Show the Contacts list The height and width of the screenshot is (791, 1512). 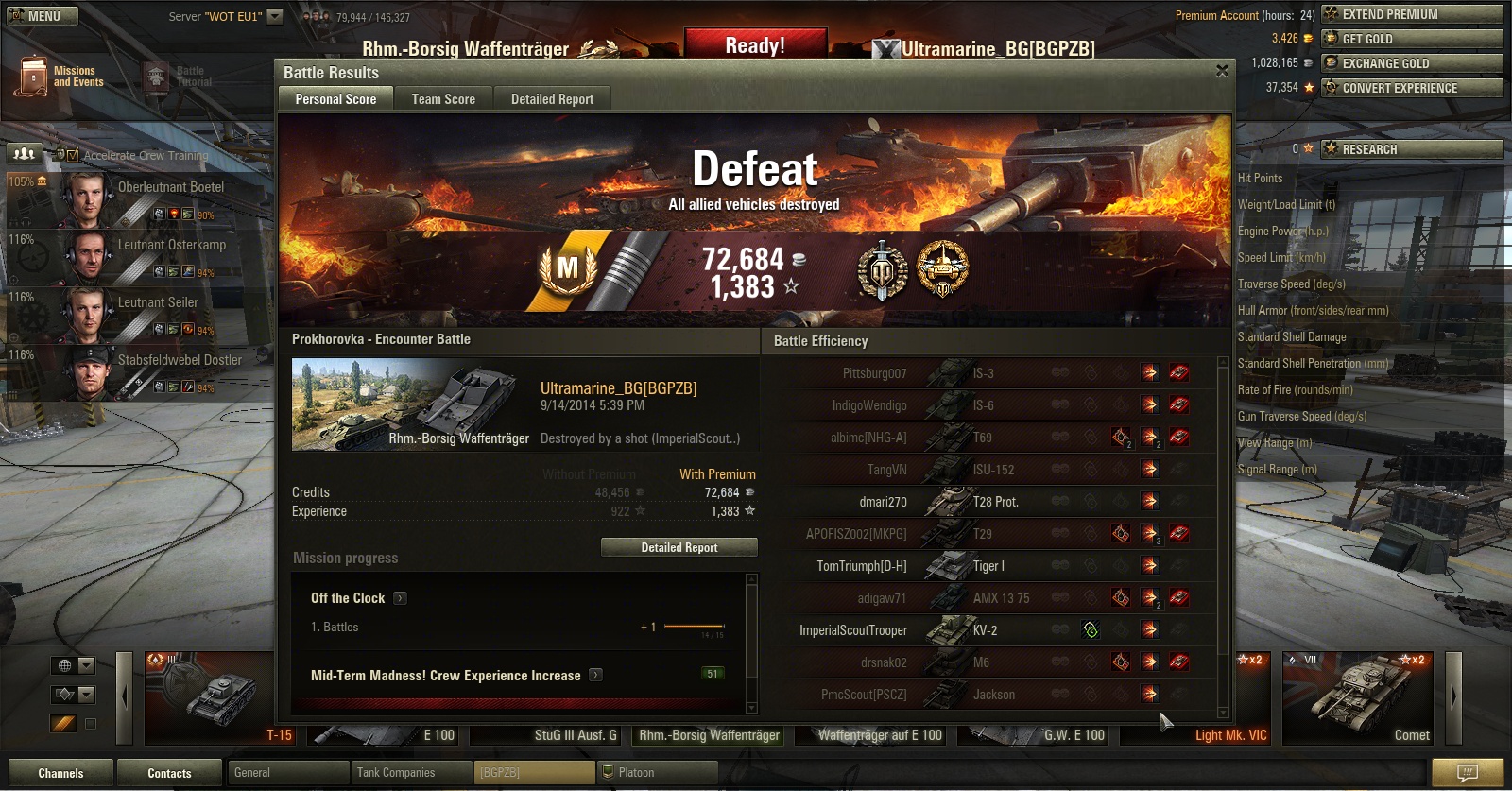pos(169,773)
